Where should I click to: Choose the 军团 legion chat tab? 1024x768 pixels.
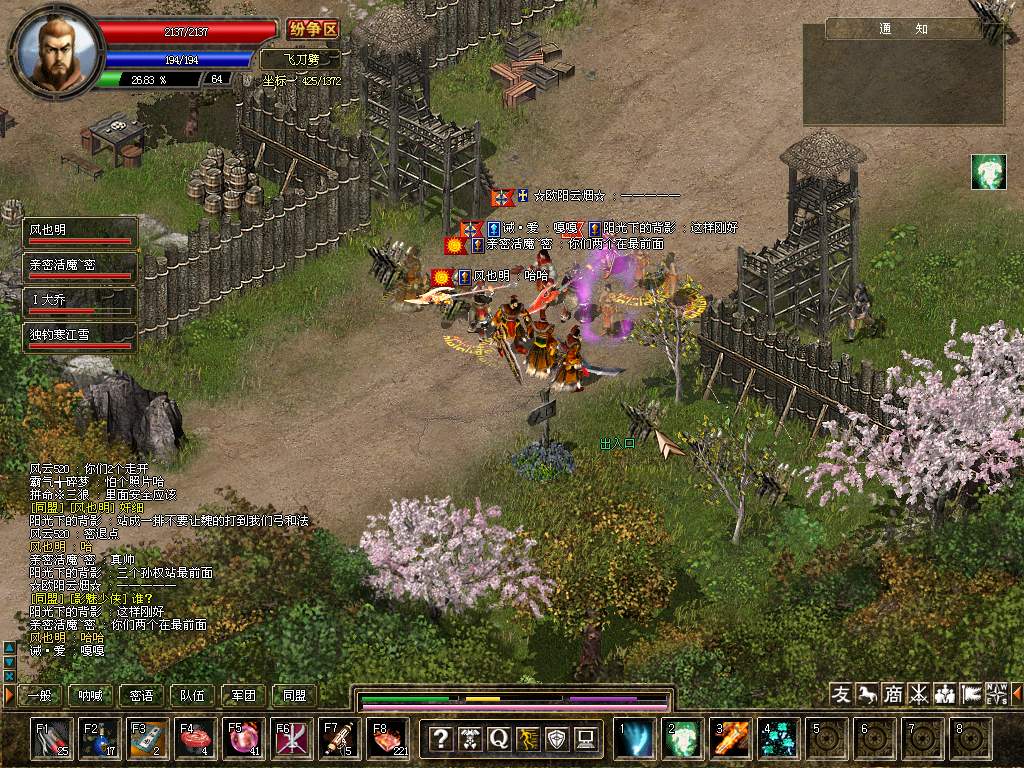pyautogui.click(x=244, y=695)
